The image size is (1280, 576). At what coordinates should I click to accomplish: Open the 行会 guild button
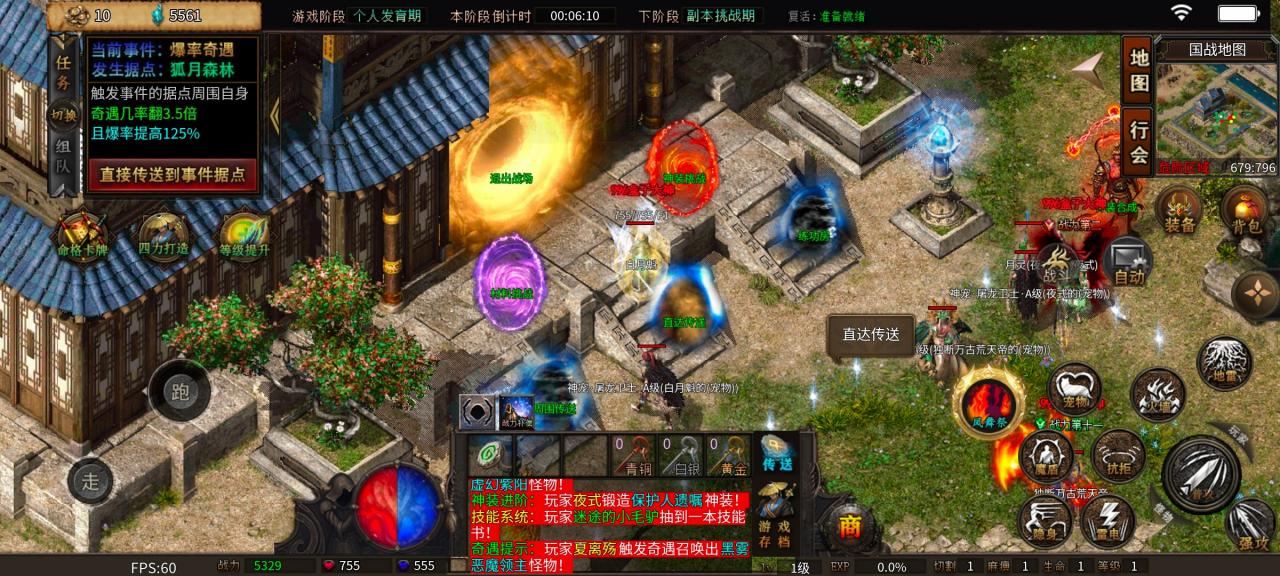pyautogui.click(x=1138, y=140)
